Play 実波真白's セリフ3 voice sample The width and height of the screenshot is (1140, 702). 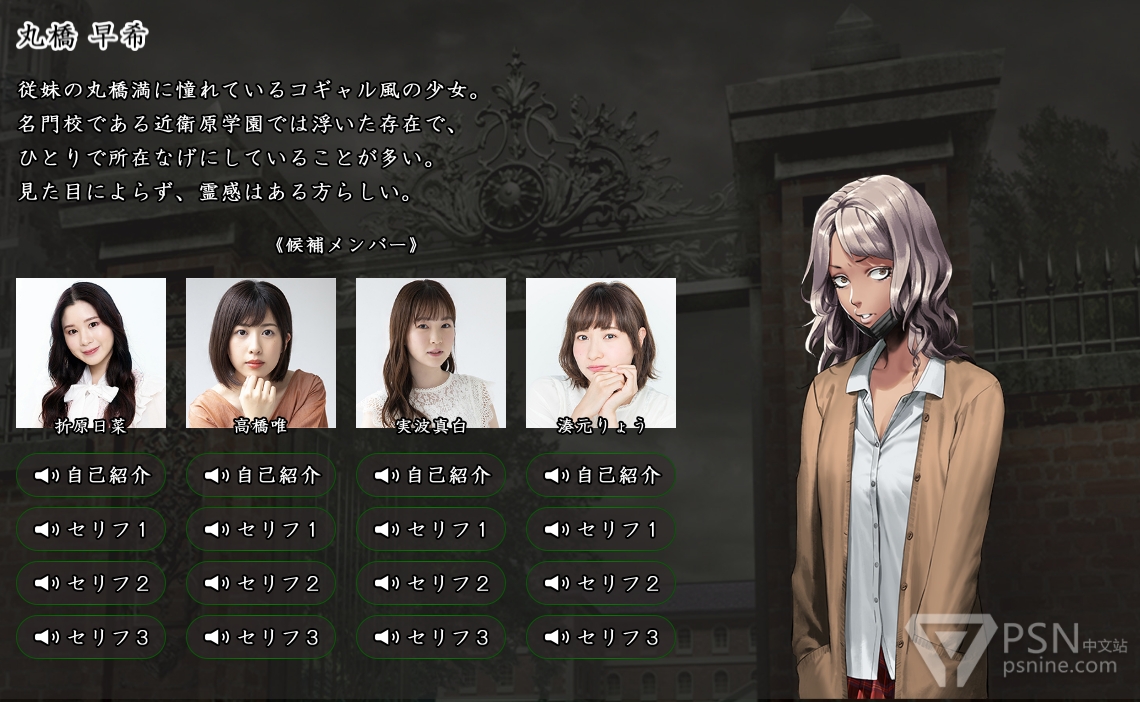click(x=431, y=637)
